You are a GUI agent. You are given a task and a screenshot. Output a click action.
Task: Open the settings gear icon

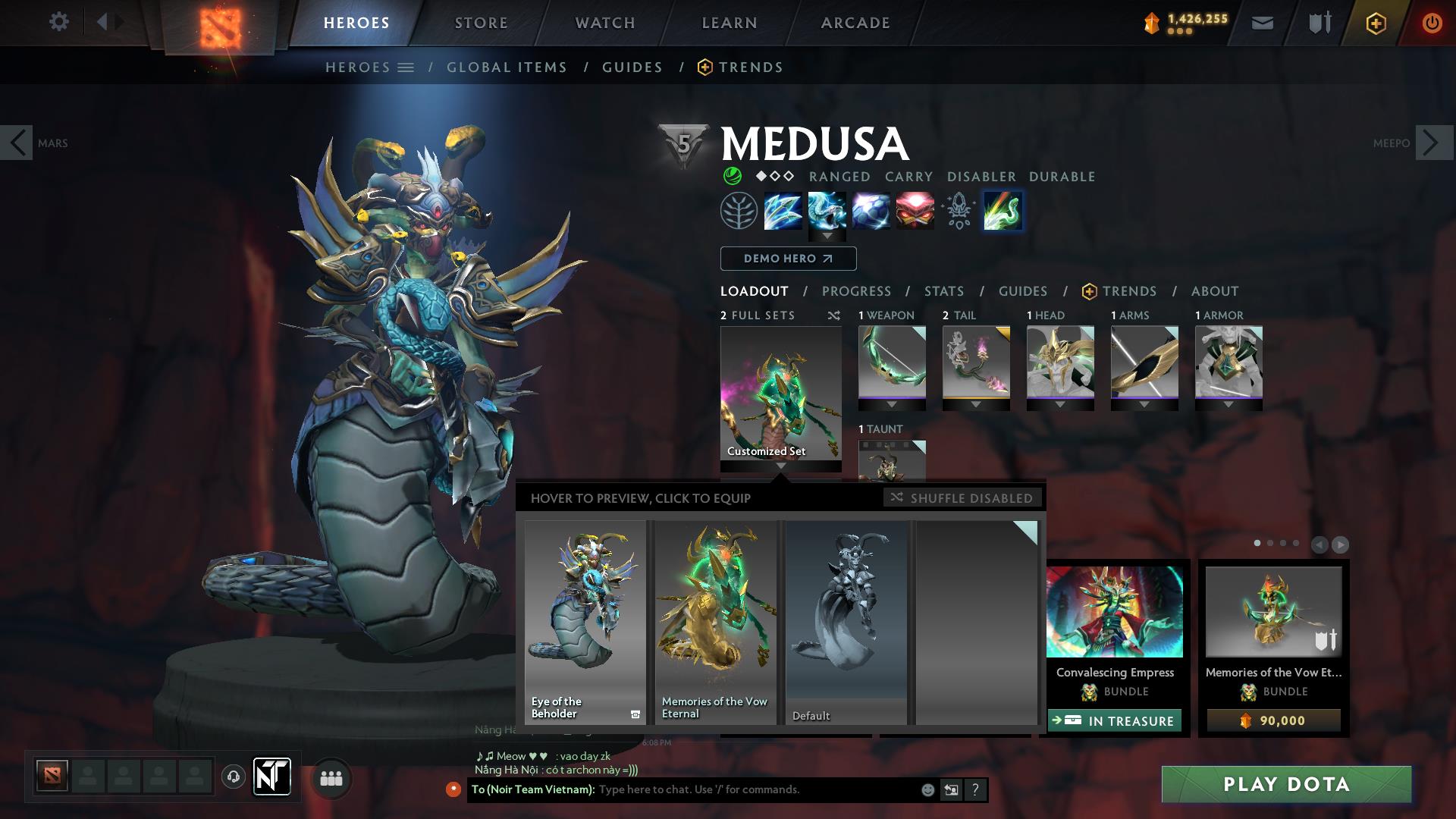pyautogui.click(x=59, y=22)
